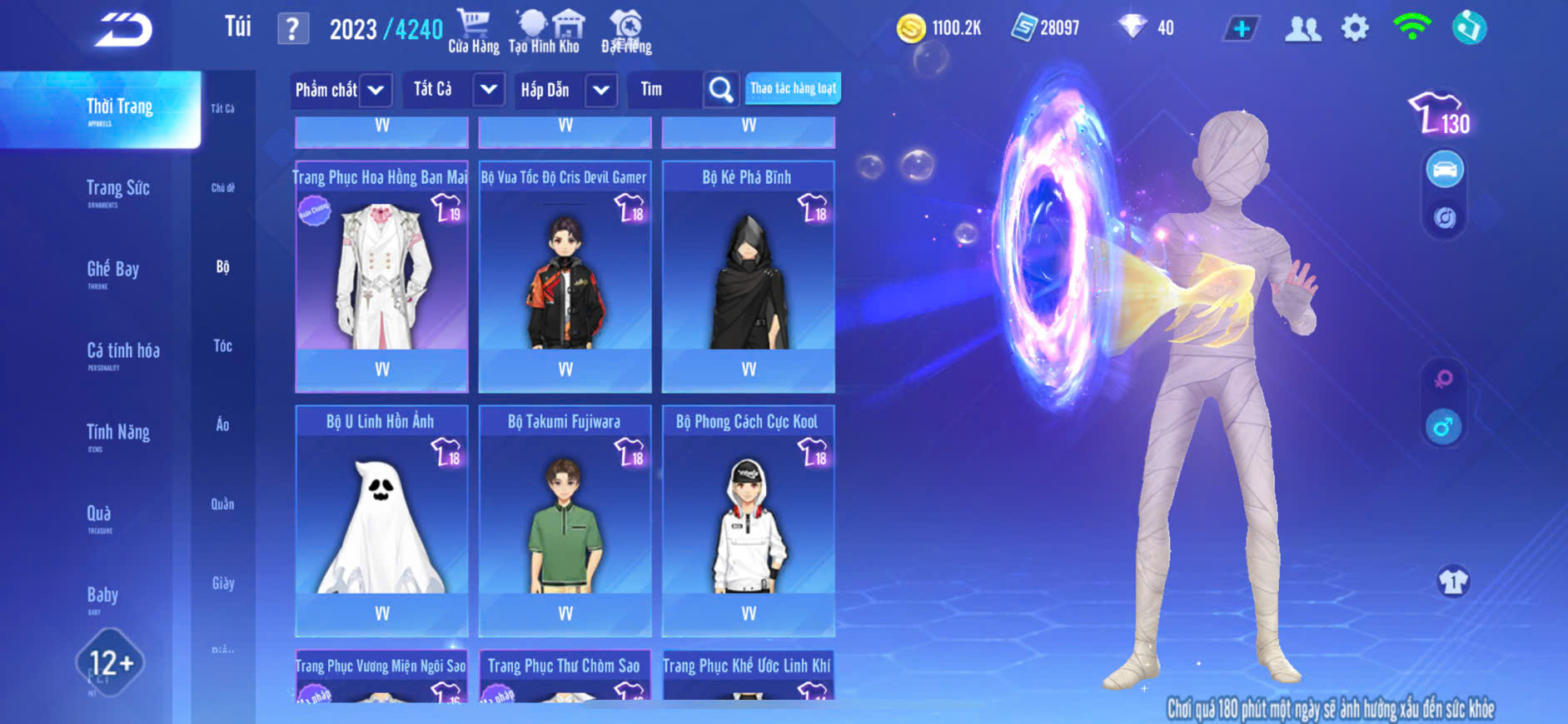Screen dimensions: 1568x724
Task: Go back using the top-left arrow logo
Action: click(123, 30)
